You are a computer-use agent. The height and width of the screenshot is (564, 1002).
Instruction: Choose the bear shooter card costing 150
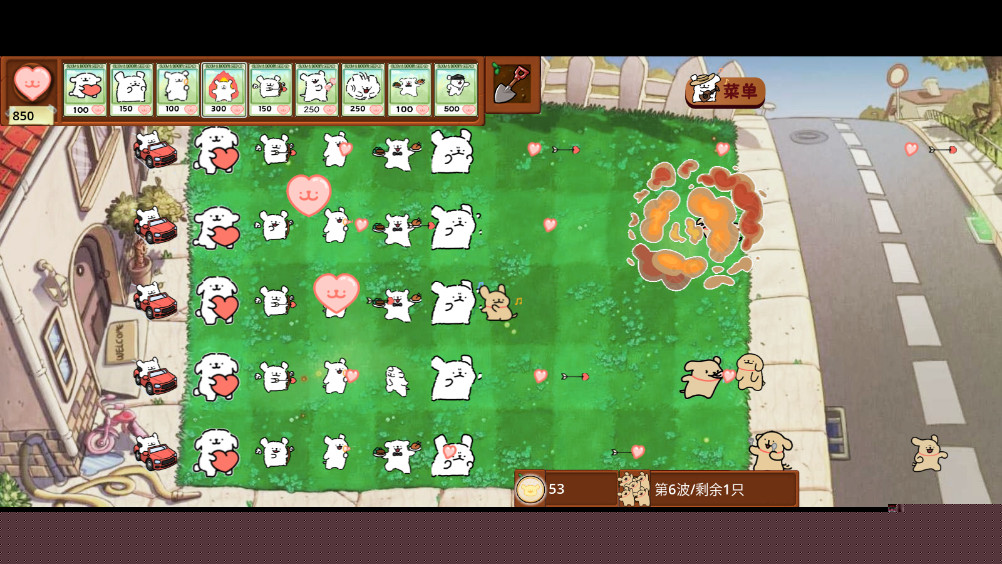[270, 90]
